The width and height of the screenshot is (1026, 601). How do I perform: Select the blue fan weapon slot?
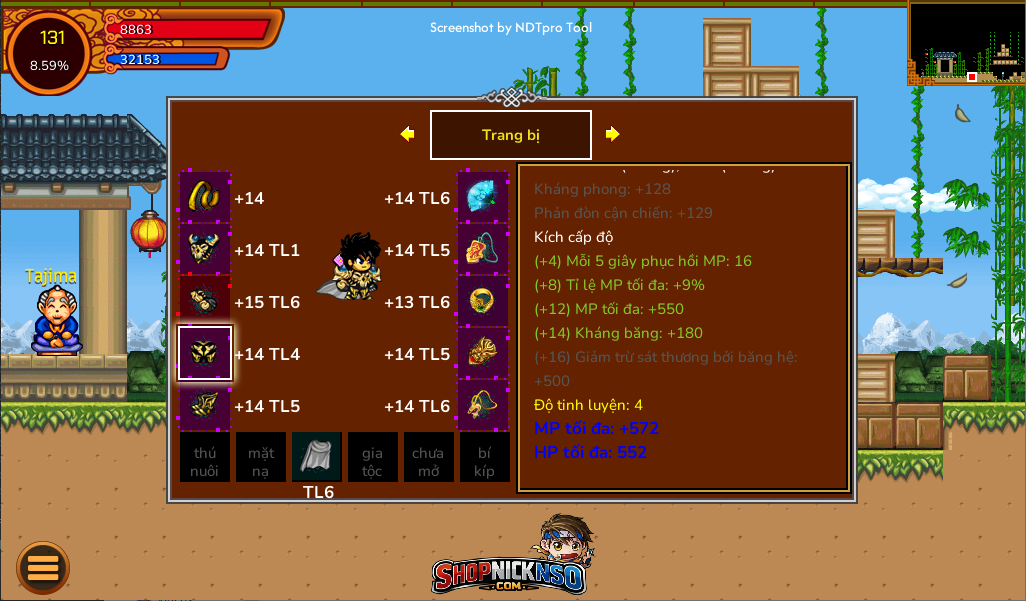pos(483,197)
